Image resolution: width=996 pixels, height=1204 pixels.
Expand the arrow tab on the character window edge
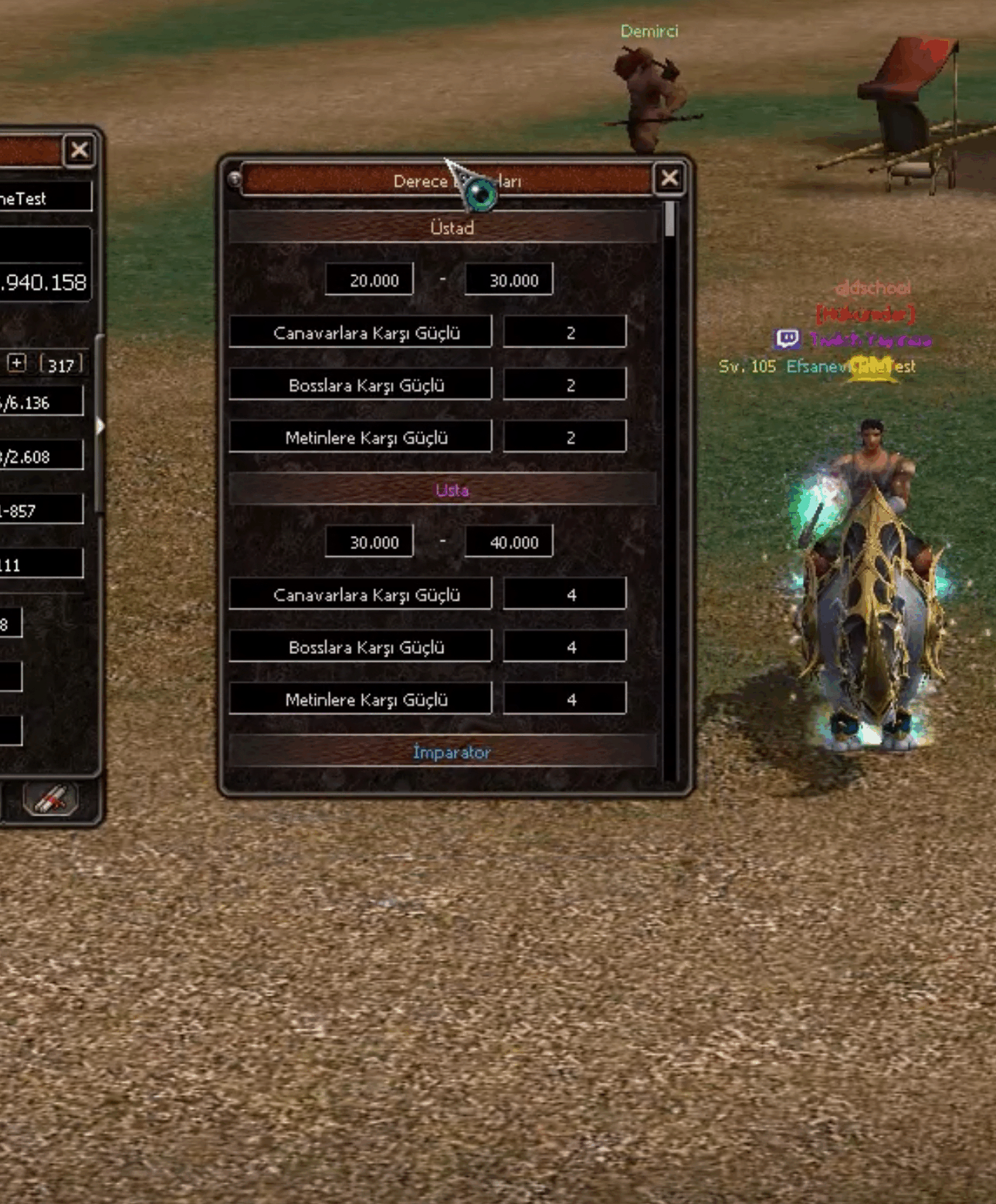click(101, 426)
